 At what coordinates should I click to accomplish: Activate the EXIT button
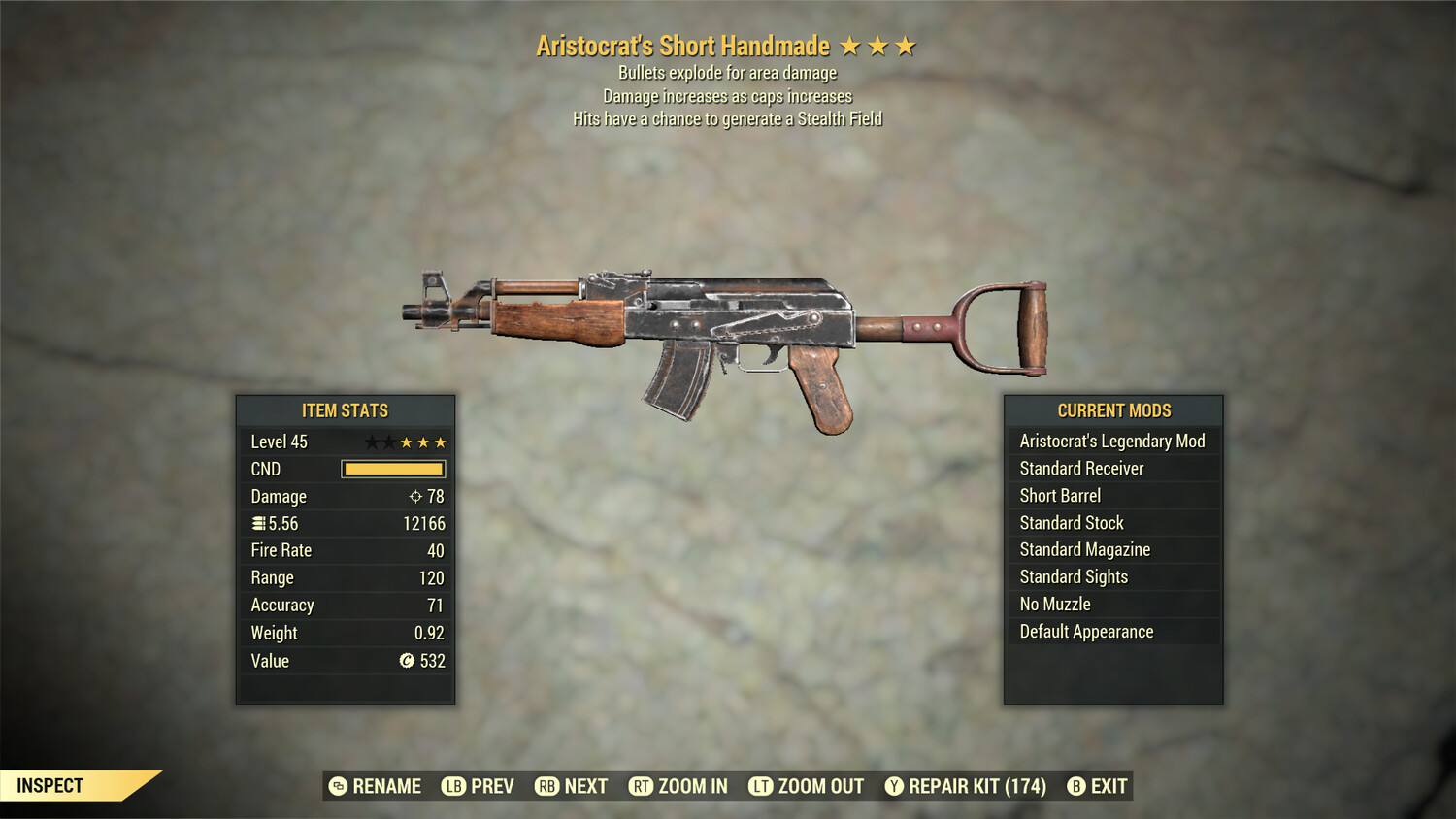click(x=1109, y=786)
